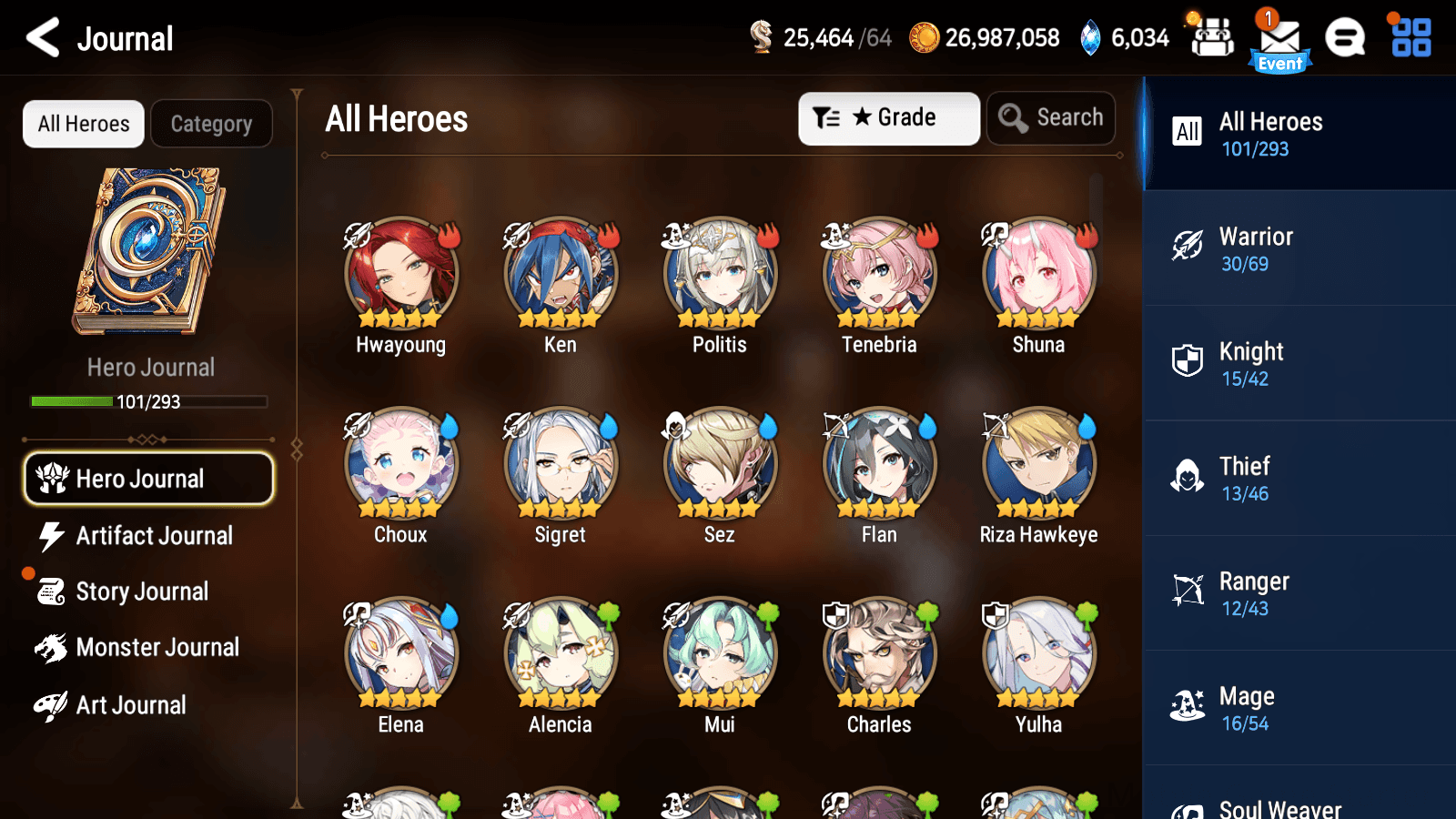Open the loot summary chest icon
1456x819 pixels.
(1210, 38)
